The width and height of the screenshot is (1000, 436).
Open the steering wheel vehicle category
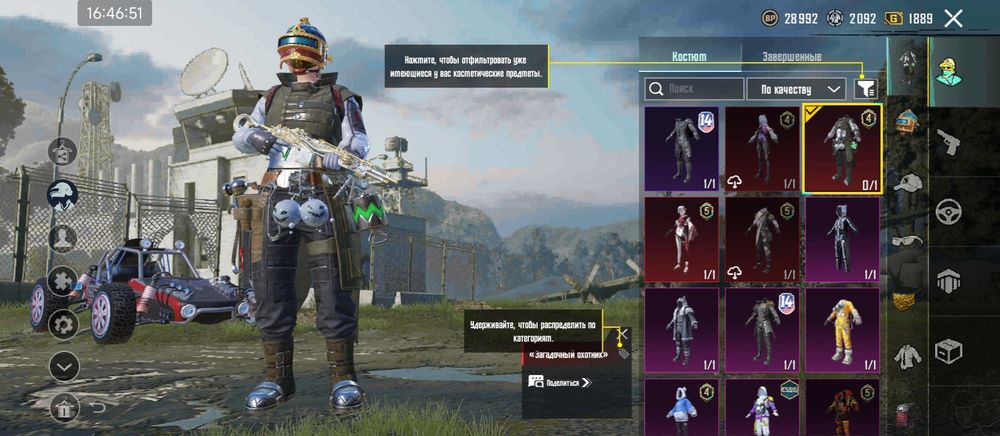click(x=947, y=212)
